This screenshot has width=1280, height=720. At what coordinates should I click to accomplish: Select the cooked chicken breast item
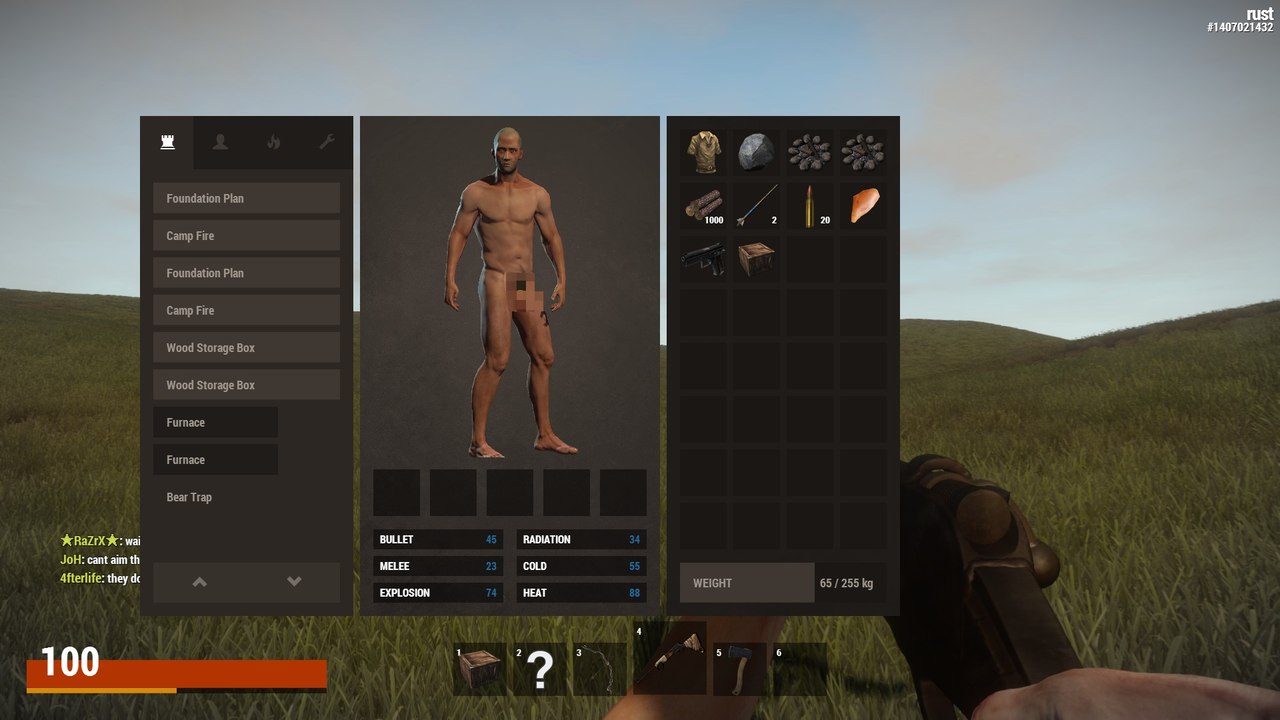pyautogui.click(x=864, y=204)
